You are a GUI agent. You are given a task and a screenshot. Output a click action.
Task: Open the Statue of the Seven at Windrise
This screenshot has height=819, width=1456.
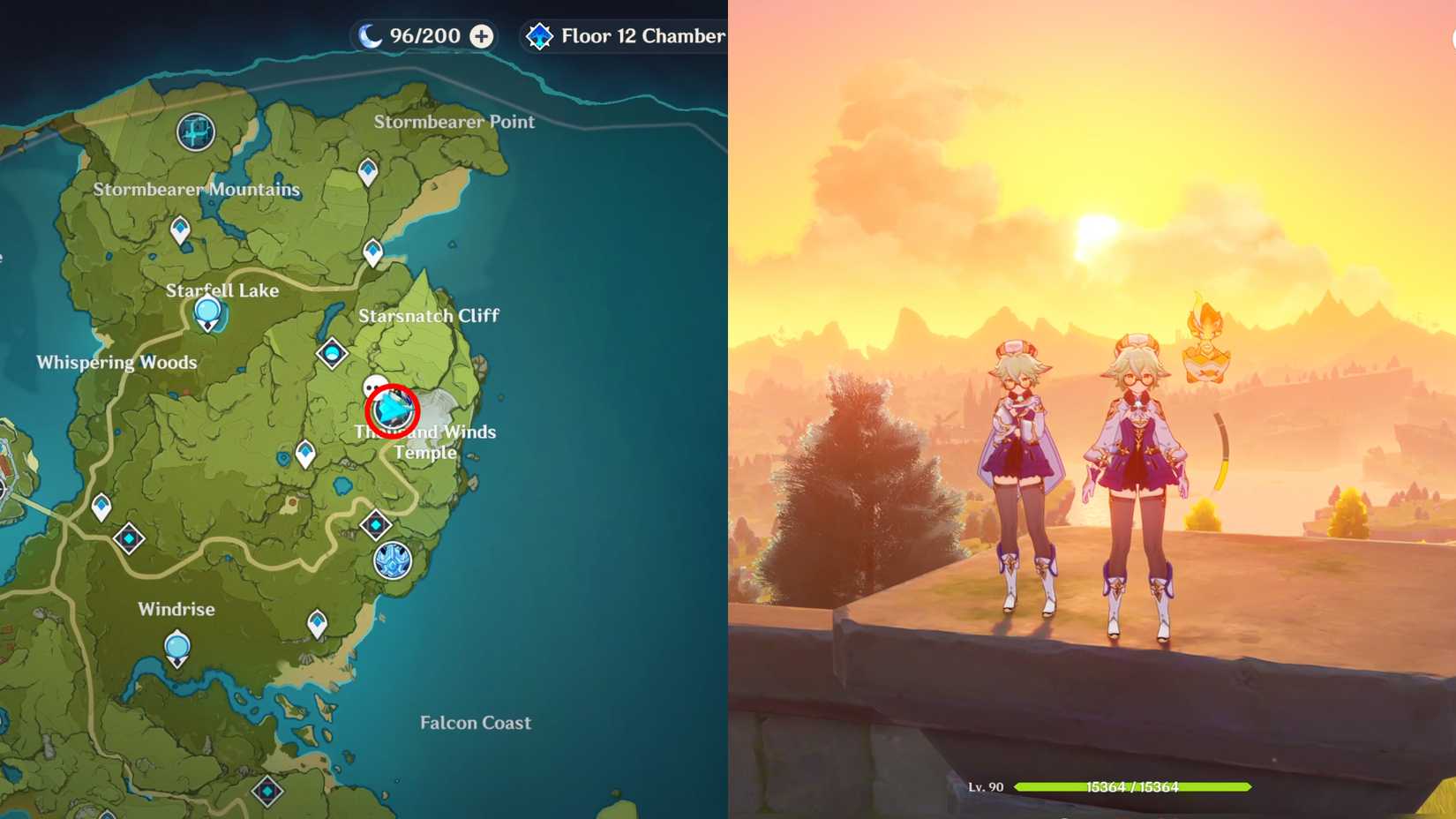(x=176, y=646)
